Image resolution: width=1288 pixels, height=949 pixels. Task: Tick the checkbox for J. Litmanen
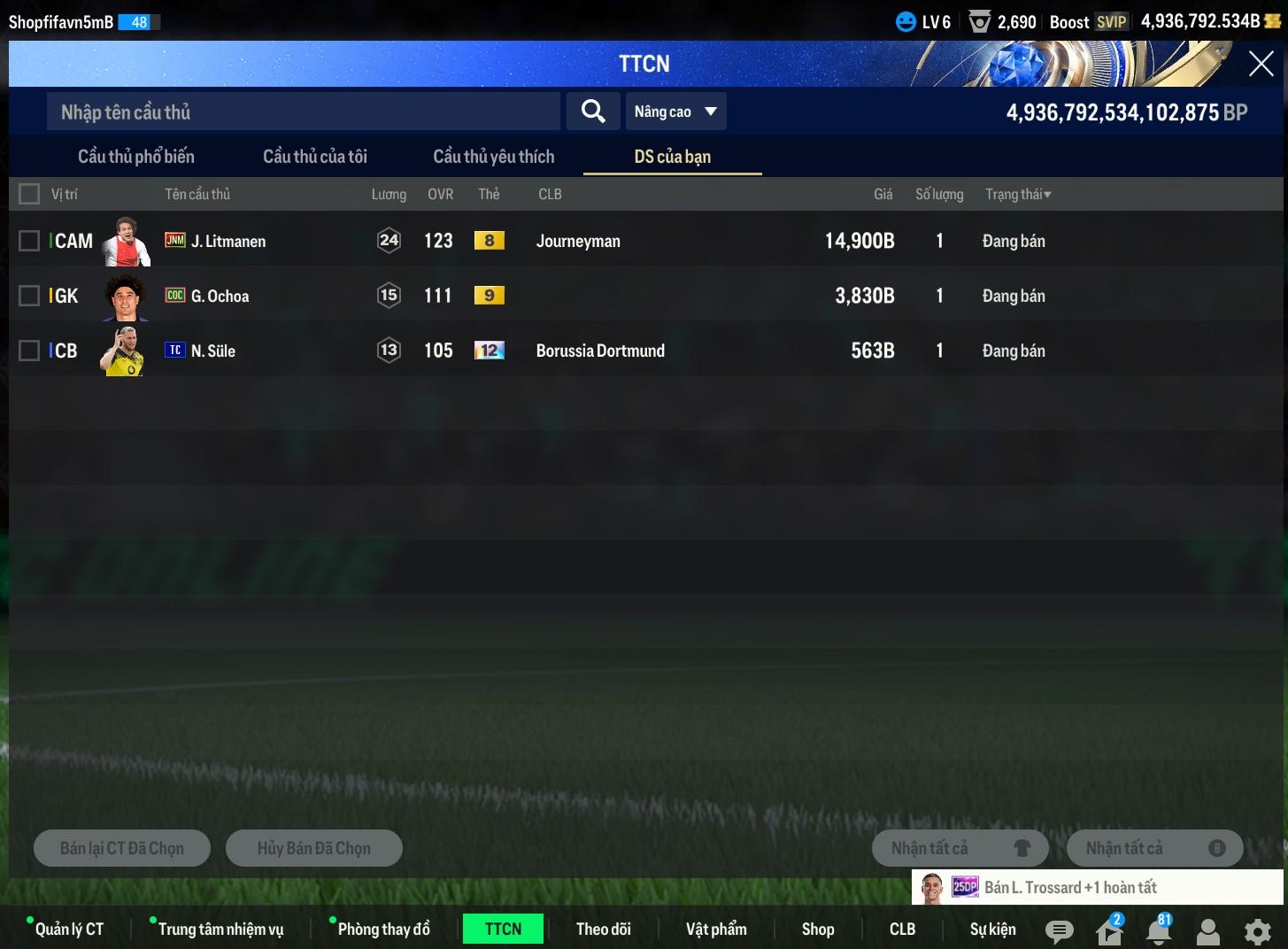click(29, 241)
